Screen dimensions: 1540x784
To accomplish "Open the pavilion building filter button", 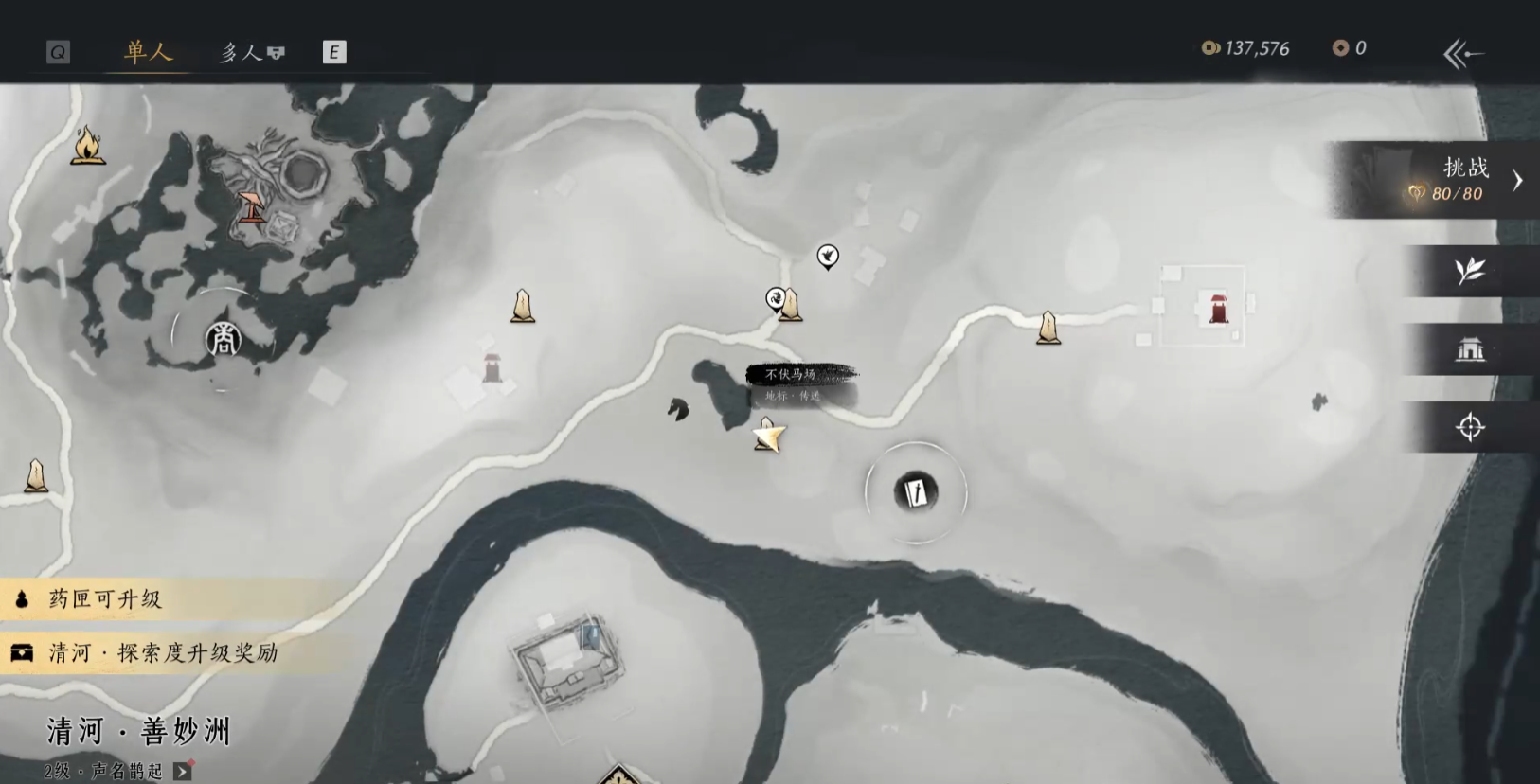I will pos(1470,349).
